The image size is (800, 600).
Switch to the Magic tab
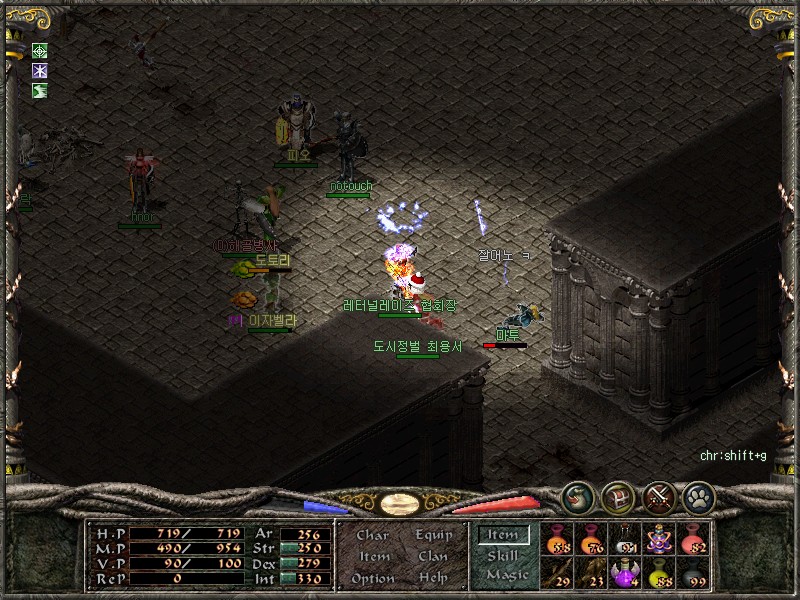tap(507, 575)
